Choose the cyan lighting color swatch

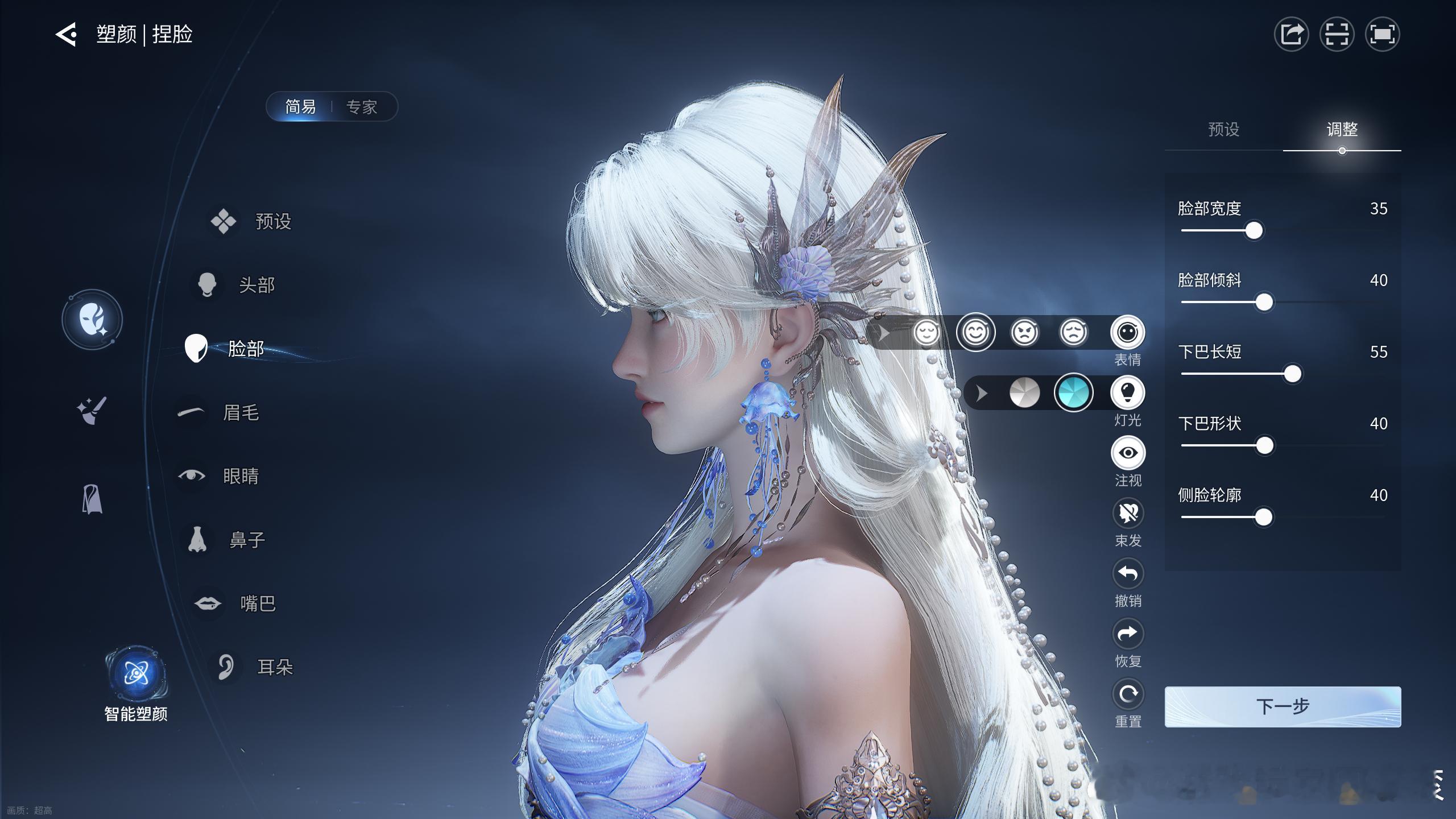pyautogui.click(x=1073, y=393)
